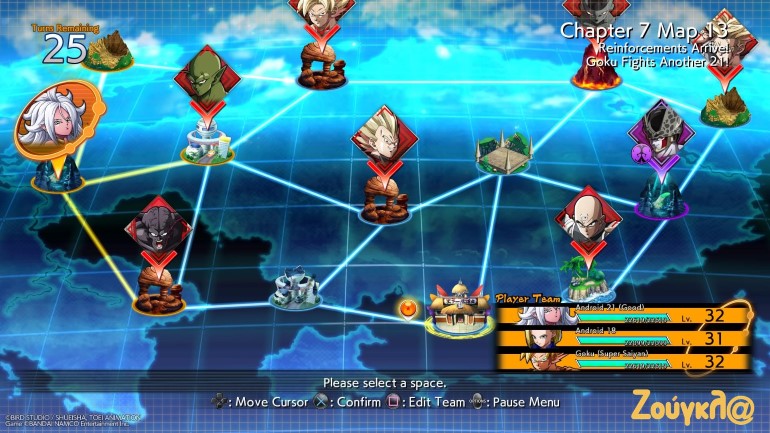770x433 pixels.
Task: Select Android 18 in Player Team panel
Action: pos(622,340)
